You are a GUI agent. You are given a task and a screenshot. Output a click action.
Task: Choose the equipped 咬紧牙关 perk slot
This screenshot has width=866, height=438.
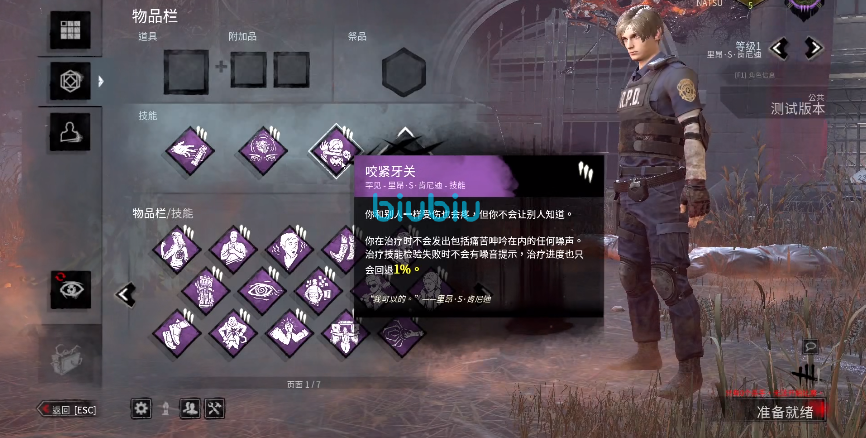coord(335,150)
